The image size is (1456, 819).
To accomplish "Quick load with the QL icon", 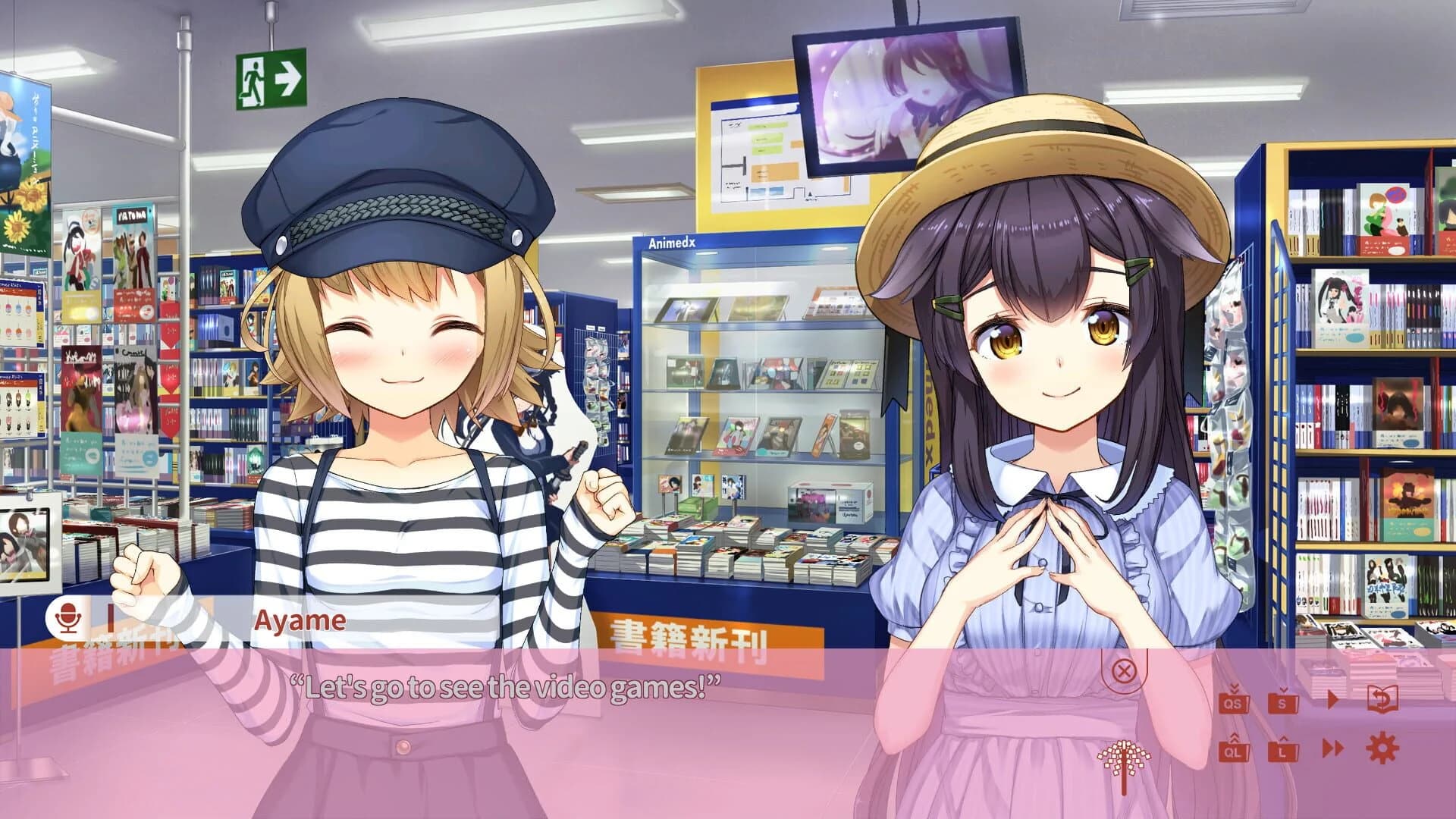I will pyautogui.click(x=1234, y=749).
